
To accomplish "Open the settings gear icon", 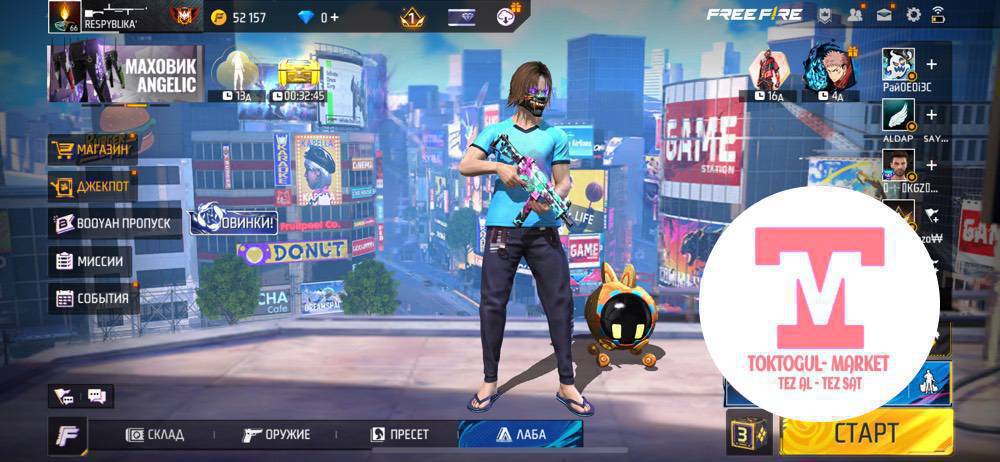I will [913, 15].
